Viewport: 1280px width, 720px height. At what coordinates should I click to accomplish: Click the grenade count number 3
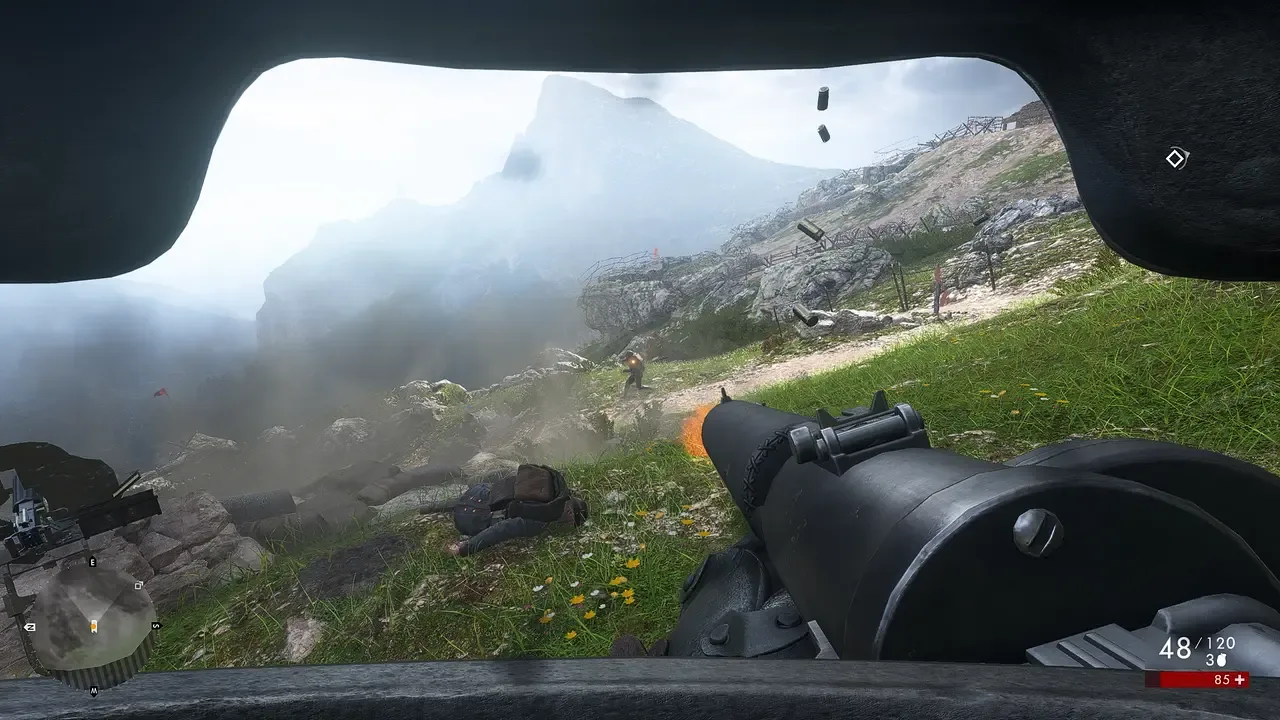(1210, 658)
